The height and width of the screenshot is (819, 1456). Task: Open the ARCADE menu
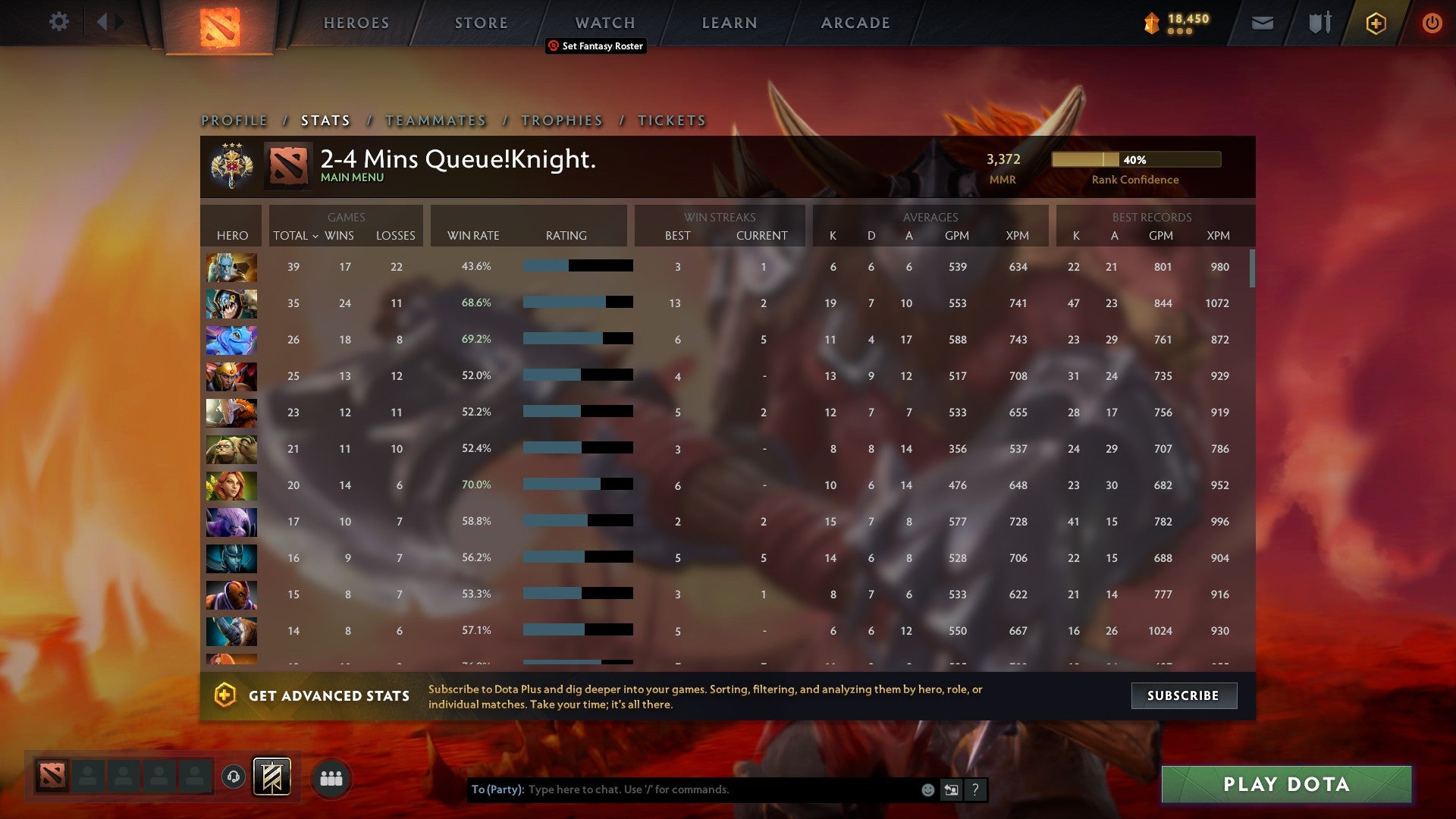855,23
